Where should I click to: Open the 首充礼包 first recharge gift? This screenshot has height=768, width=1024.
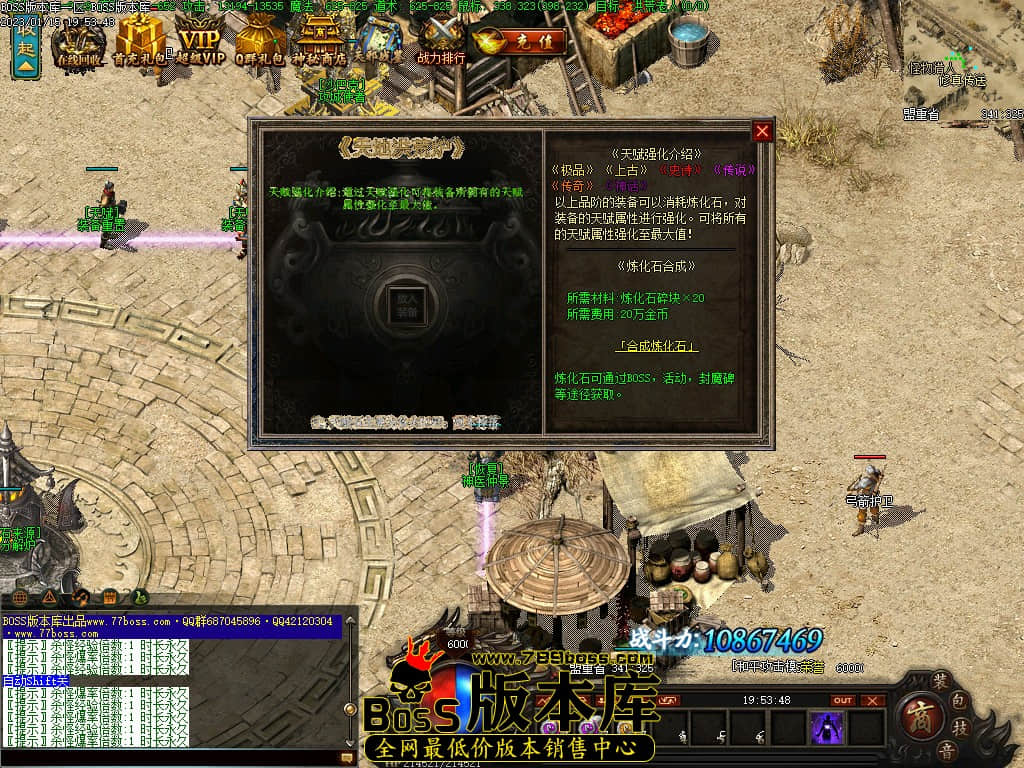[140, 42]
